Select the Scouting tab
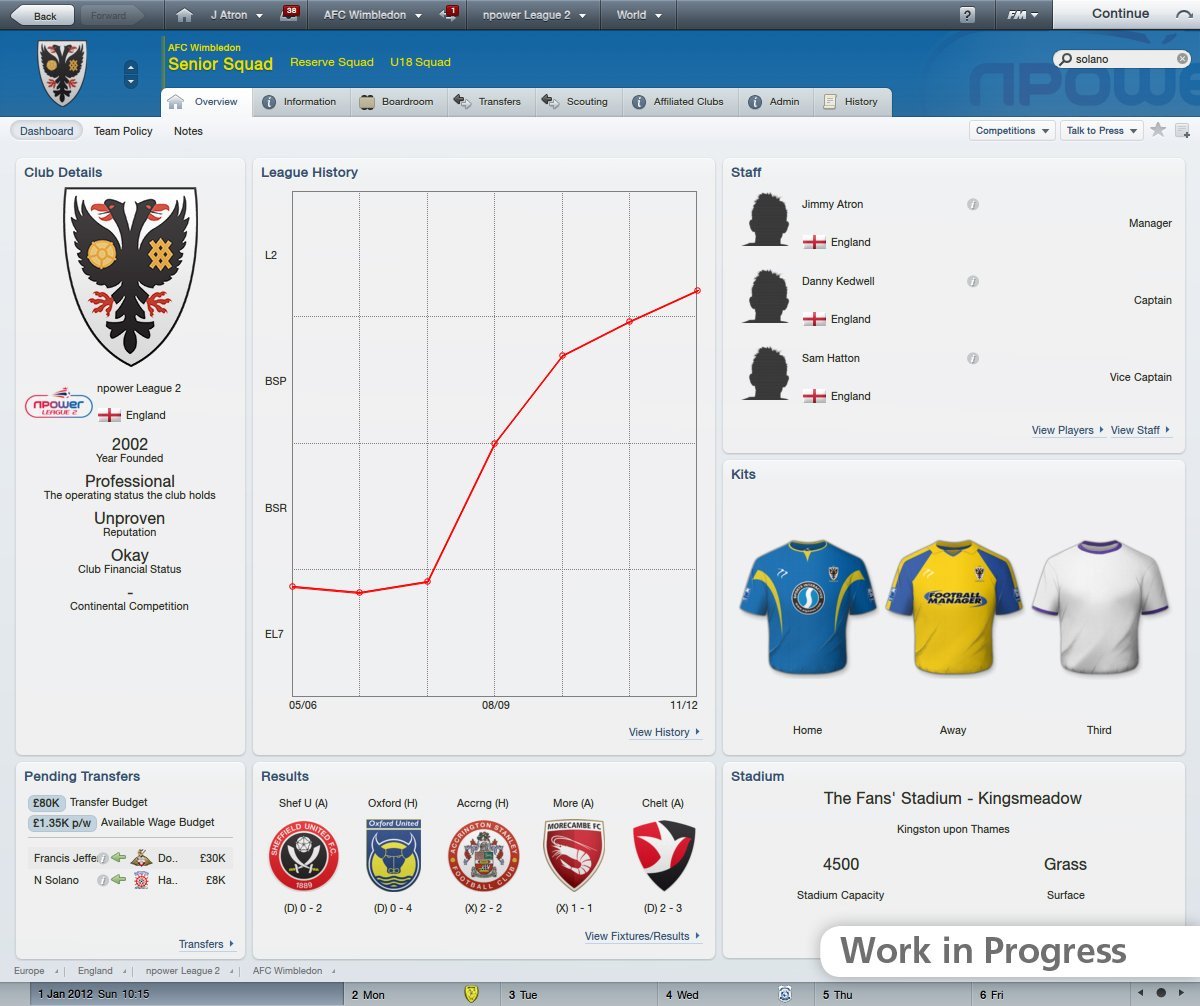This screenshot has height=1006, width=1200. 576,102
